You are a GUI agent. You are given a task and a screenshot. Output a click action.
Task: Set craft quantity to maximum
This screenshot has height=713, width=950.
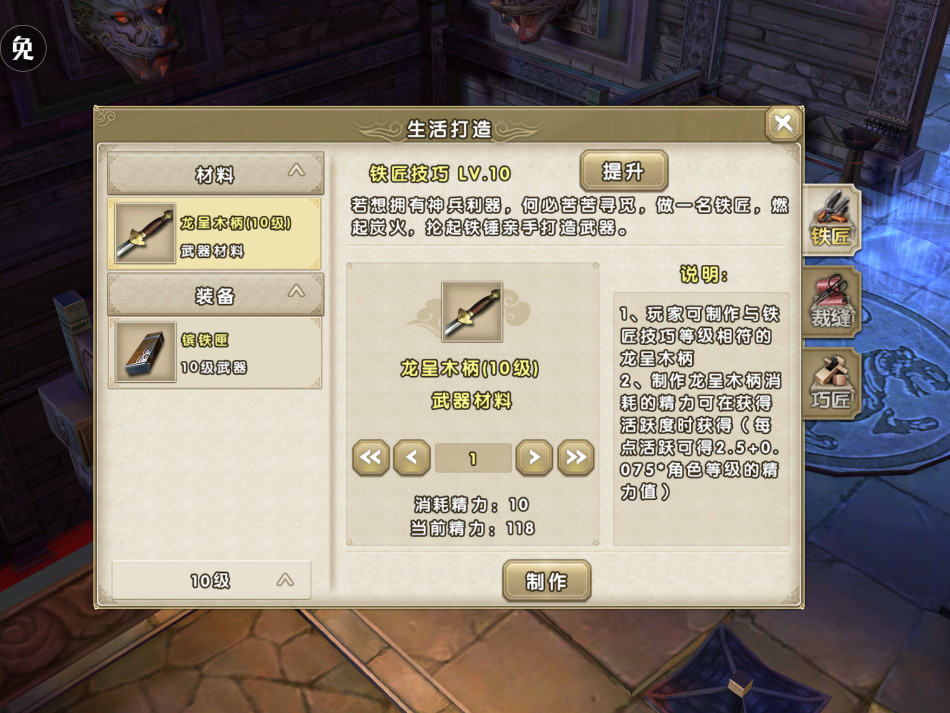click(576, 458)
